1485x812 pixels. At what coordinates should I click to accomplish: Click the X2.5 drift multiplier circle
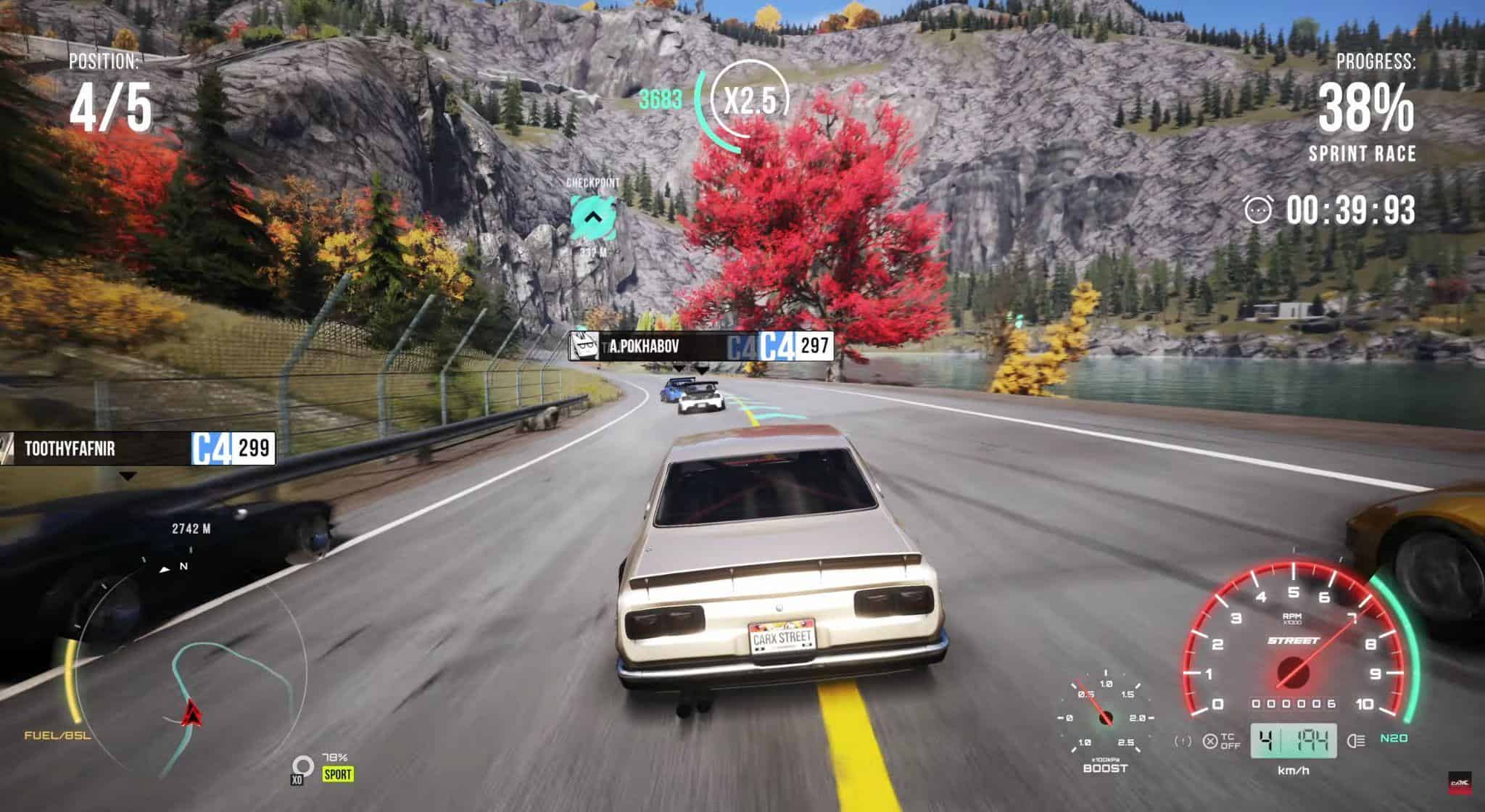(750, 101)
